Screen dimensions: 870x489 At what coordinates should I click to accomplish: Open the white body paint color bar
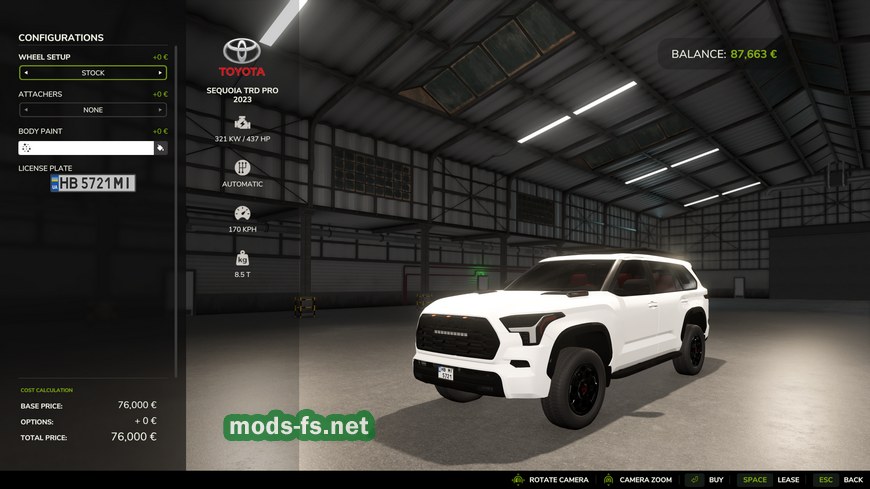coord(86,148)
